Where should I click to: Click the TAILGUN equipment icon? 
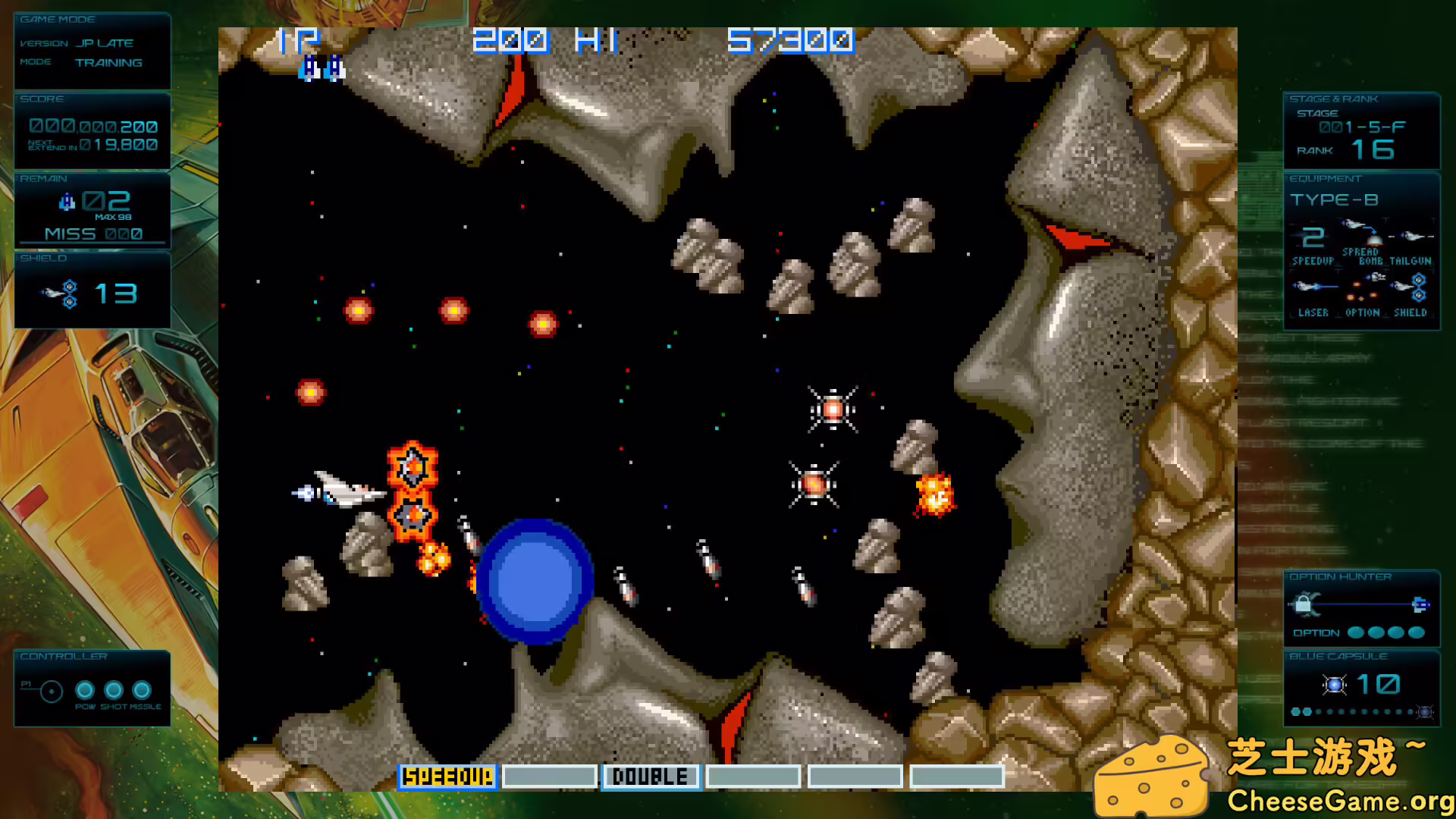(1412, 235)
